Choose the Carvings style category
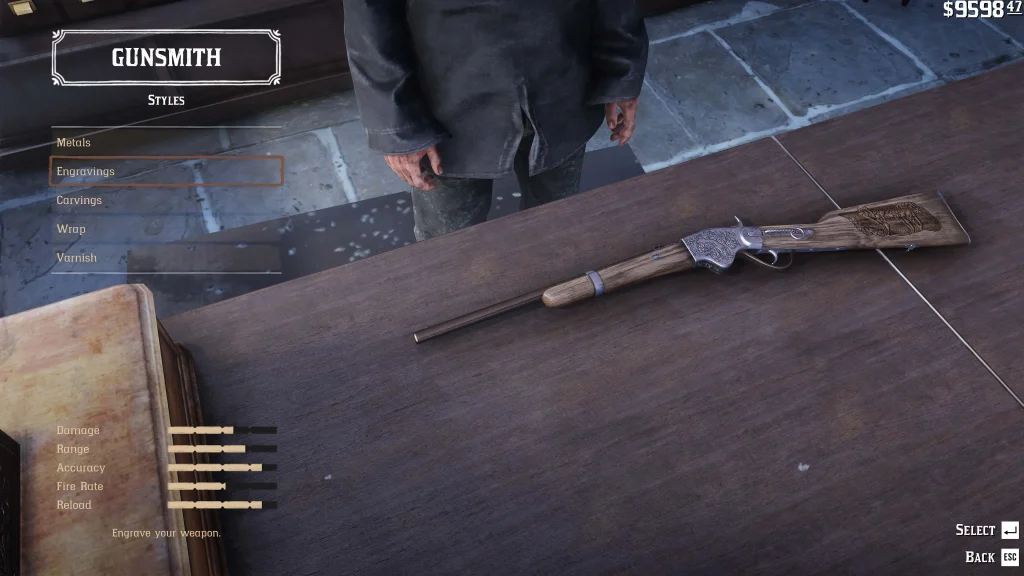The width and height of the screenshot is (1024, 576). click(166, 200)
